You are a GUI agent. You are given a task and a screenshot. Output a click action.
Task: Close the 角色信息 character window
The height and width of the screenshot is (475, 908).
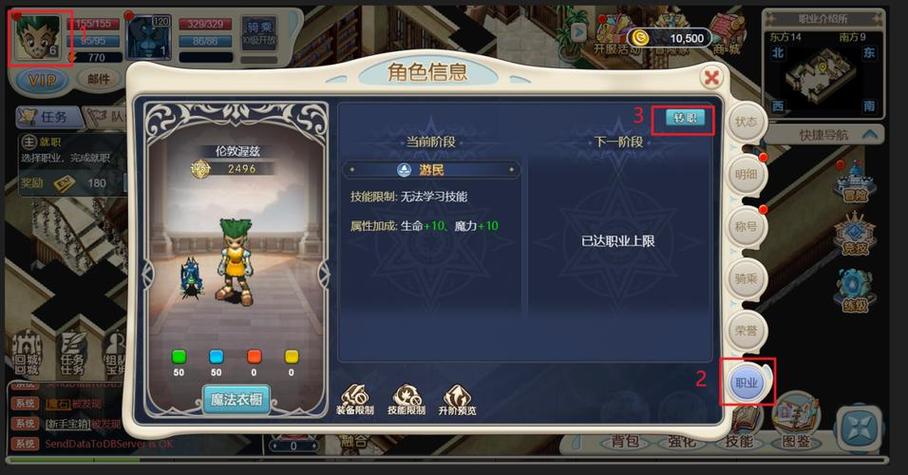pos(711,77)
